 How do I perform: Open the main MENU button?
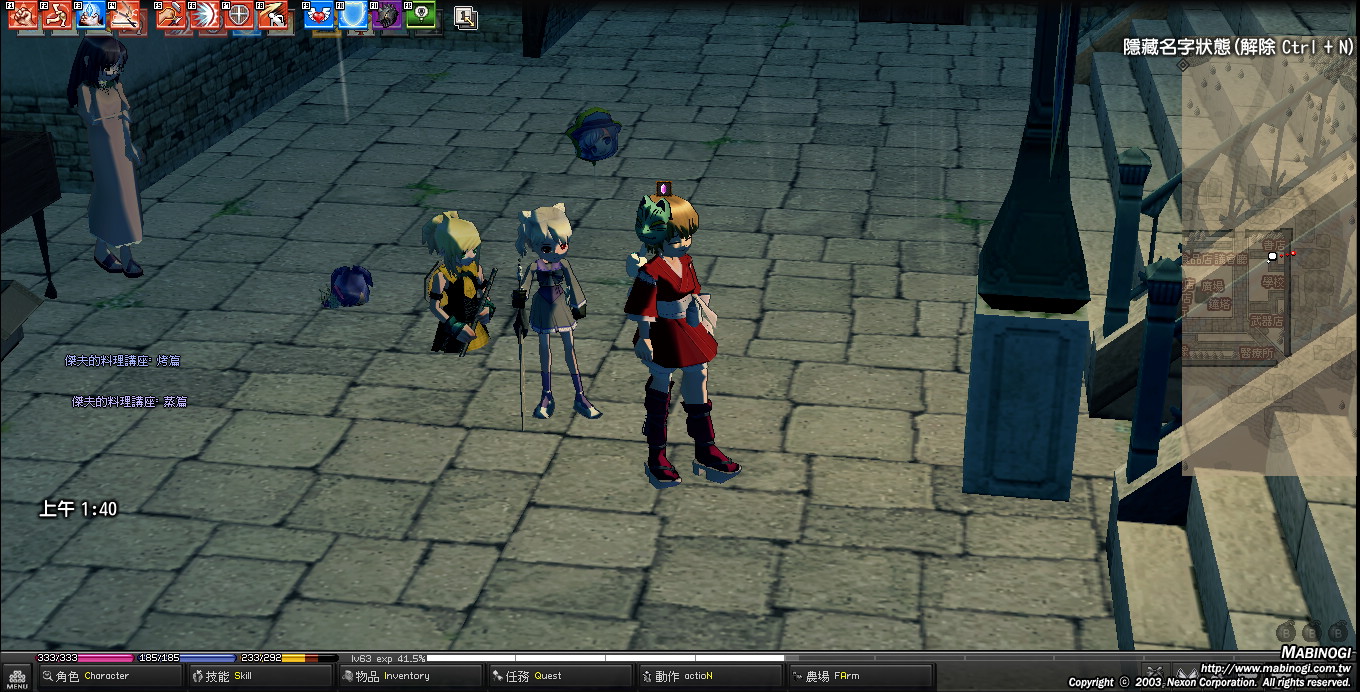tap(17, 677)
